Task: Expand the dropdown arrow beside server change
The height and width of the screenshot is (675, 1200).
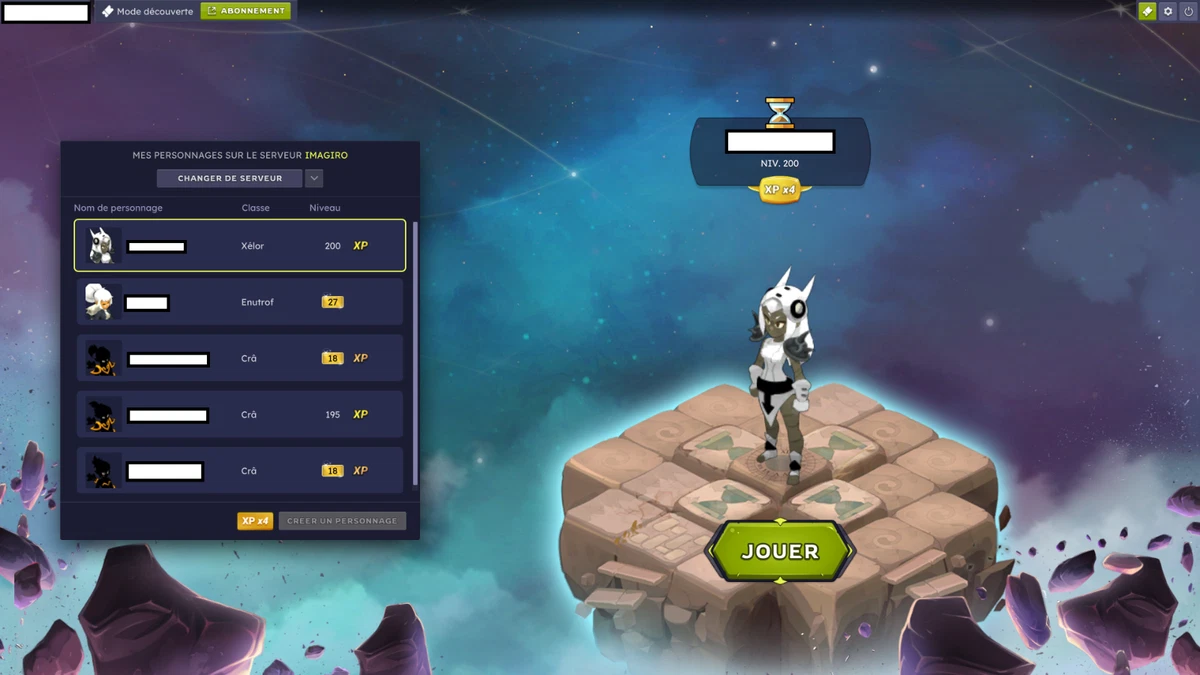Action: click(x=314, y=178)
